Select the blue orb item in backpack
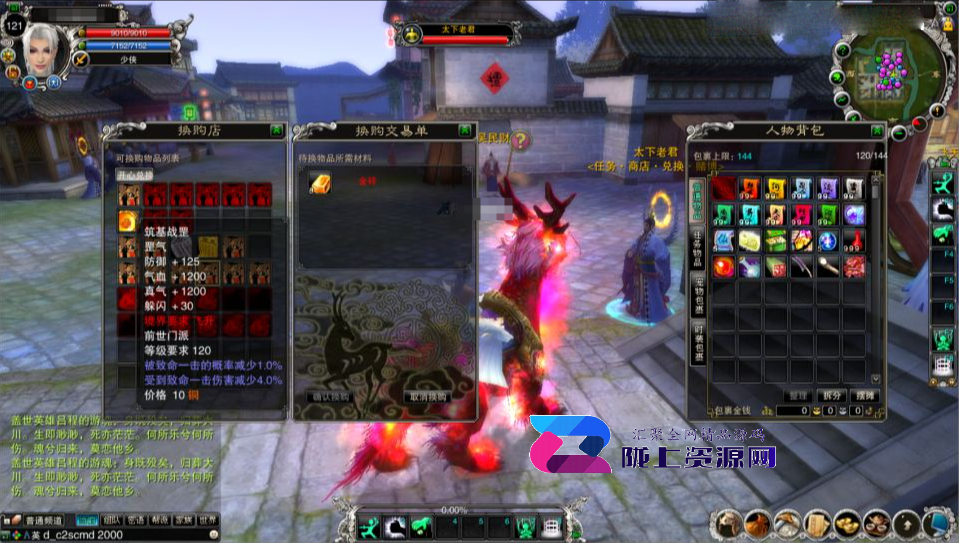 827,241
